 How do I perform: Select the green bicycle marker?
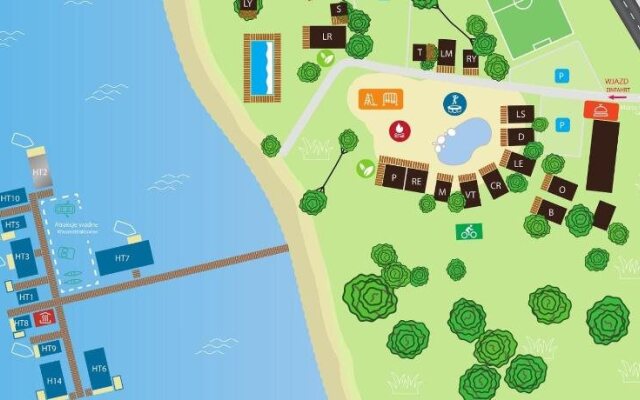468,231
